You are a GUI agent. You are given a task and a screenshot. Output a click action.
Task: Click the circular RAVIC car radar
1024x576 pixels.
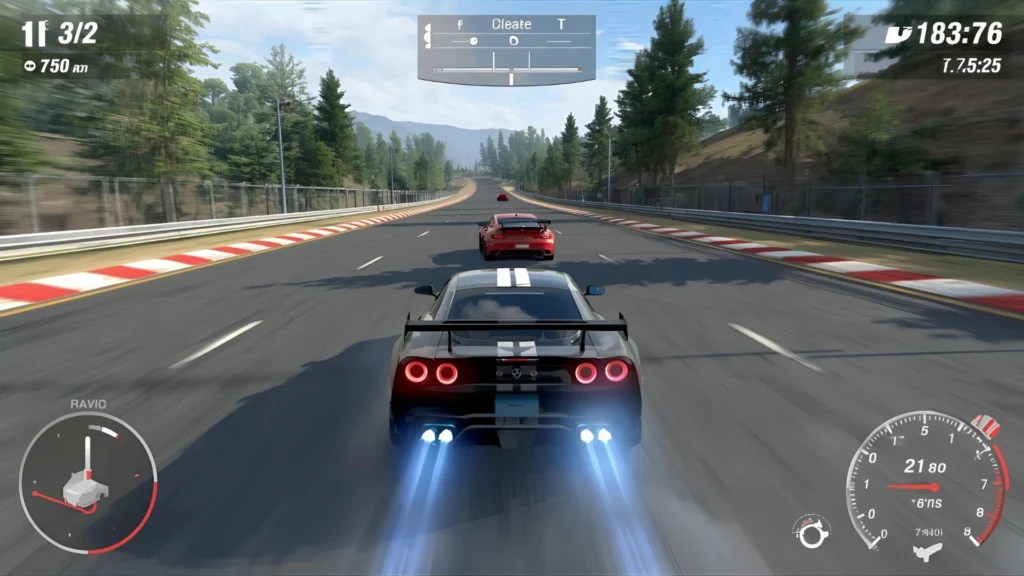coord(88,483)
